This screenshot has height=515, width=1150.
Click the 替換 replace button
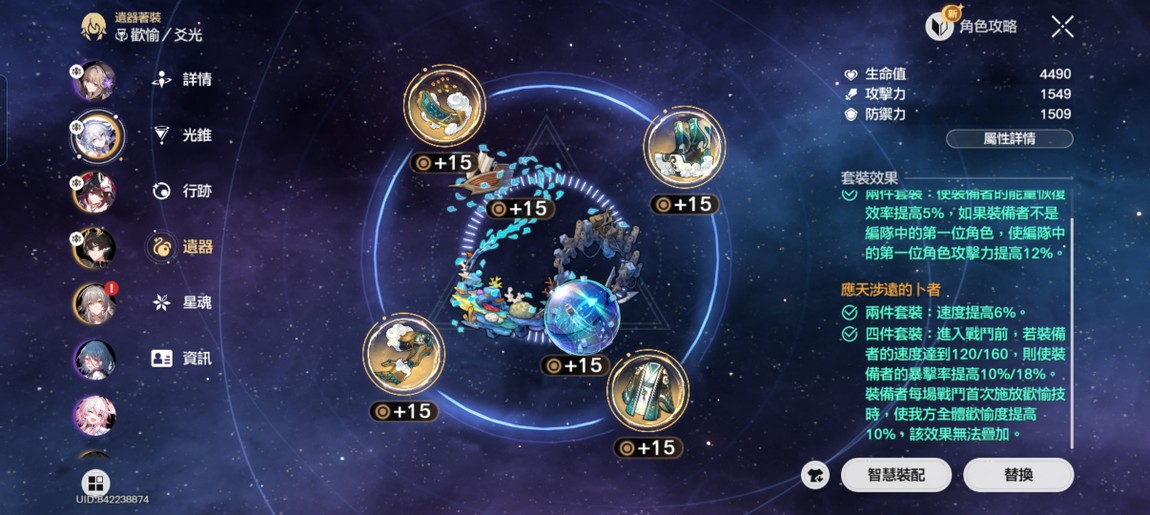pyautogui.click(x=1018, y=475)
